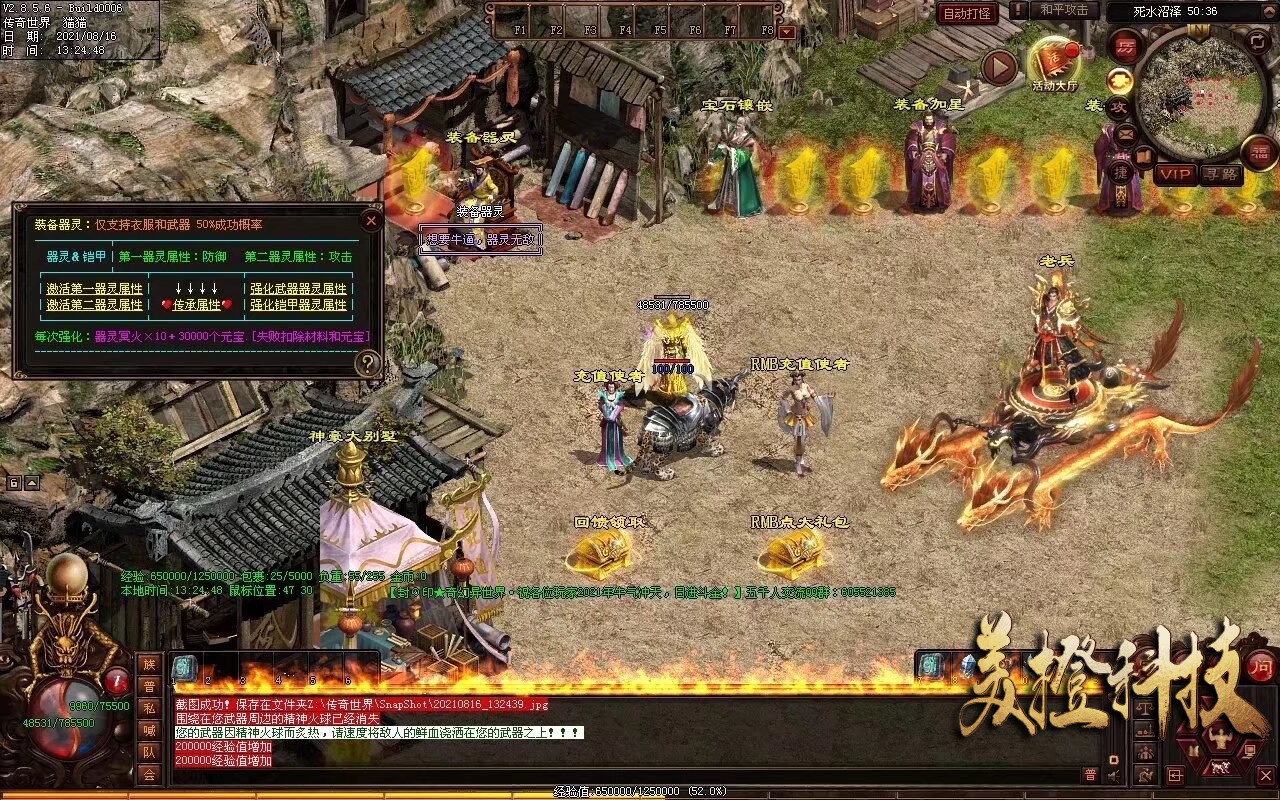Collapse the 死水沼泽 map timer panel
The width and height of the screenshot is (1280, 800).
pyautogui.click(x=1268, y=10)
